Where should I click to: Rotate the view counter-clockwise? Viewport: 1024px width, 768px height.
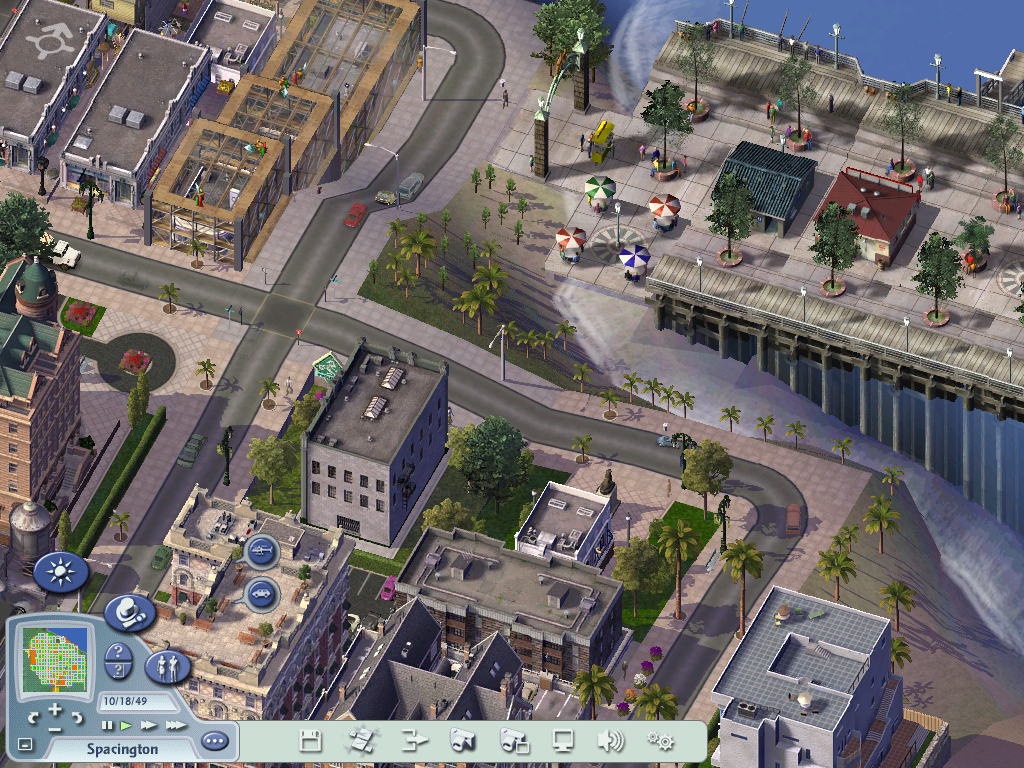[x=34, y=716]
